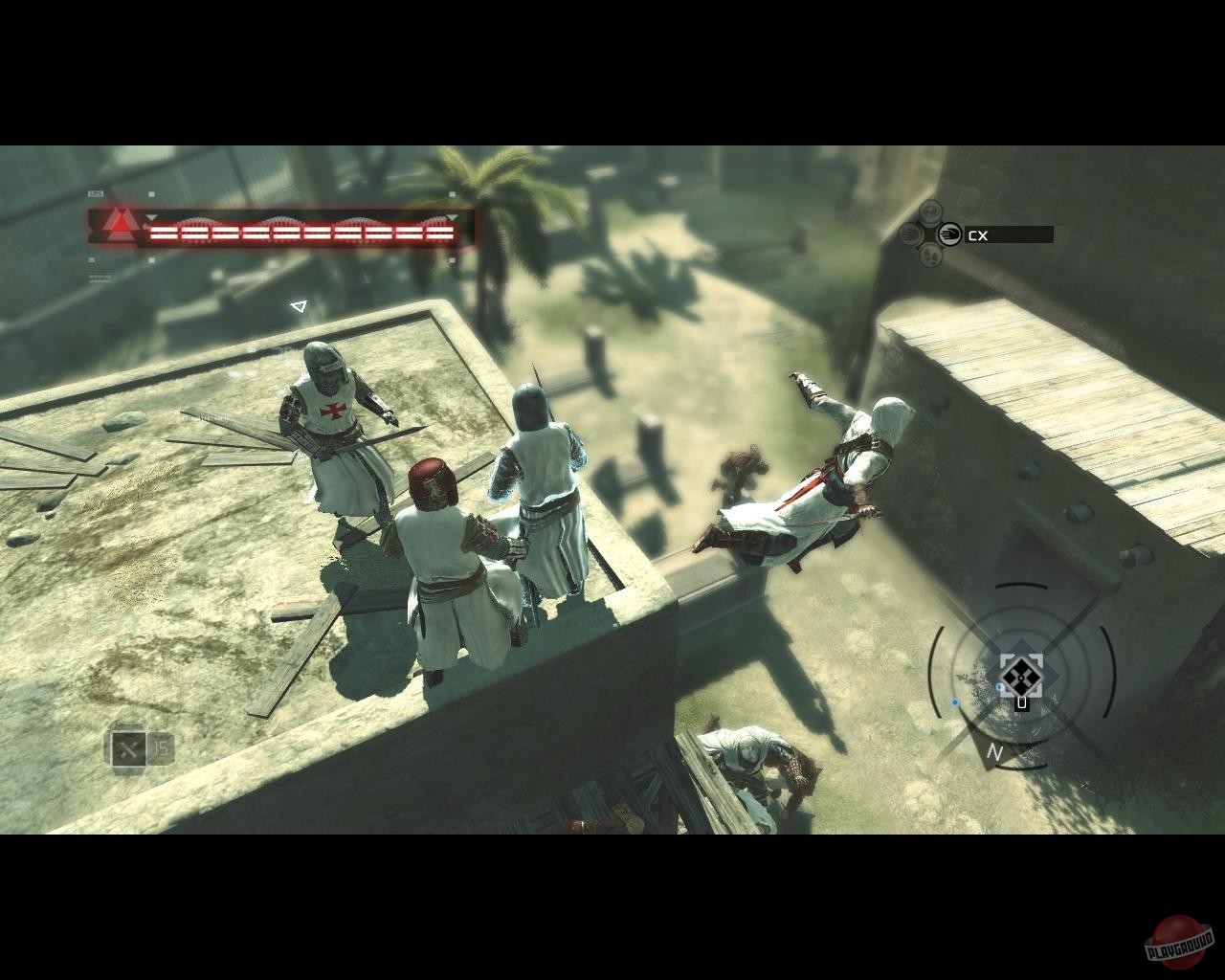Image resolution: width=1225 pixels, height=980 pixels.
Task: Click a segment of the red synchronization bar
Action: [x=287, y=232]
